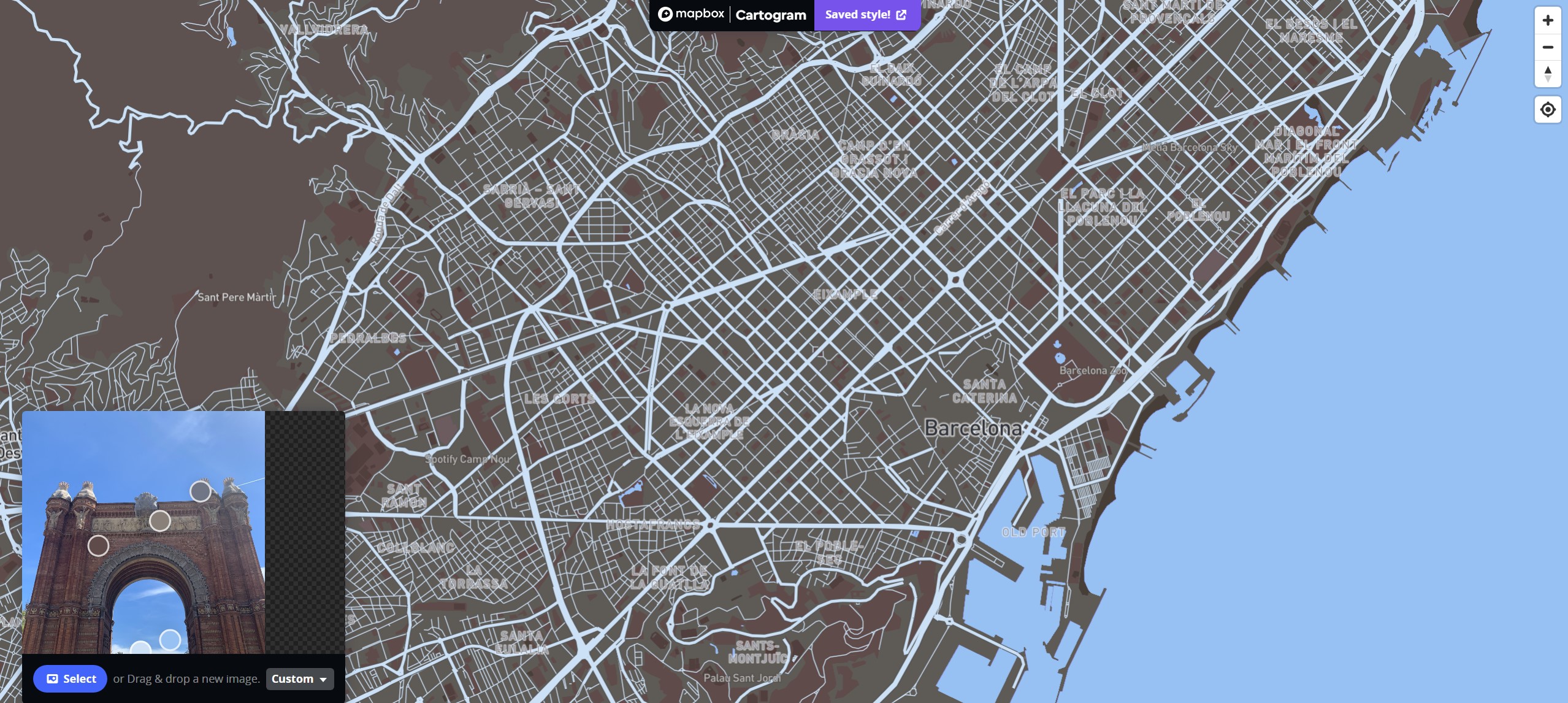Click the image icon inside the Select button
1568x703 pixels.
tap(53, 678)
